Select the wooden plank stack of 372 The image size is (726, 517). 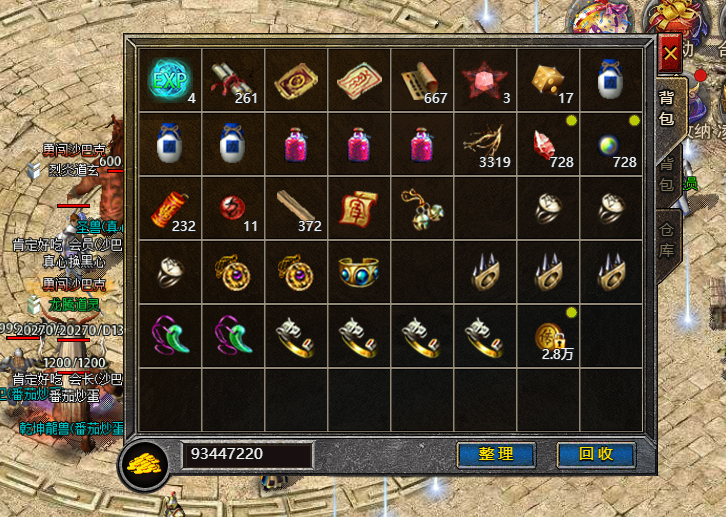coord(295,208)
